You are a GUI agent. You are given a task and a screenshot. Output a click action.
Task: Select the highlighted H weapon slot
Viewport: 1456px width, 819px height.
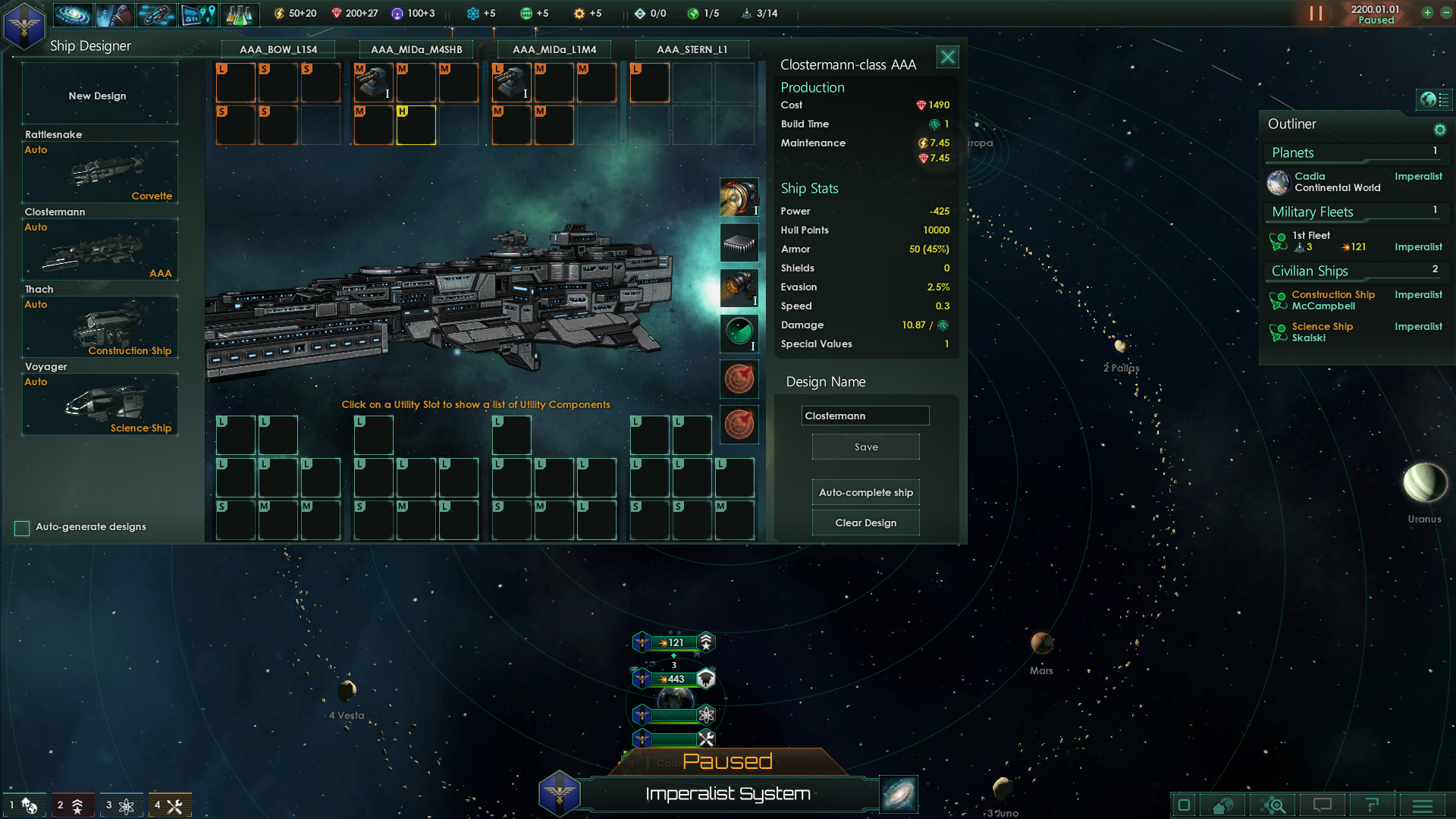(x=416, y=125)
